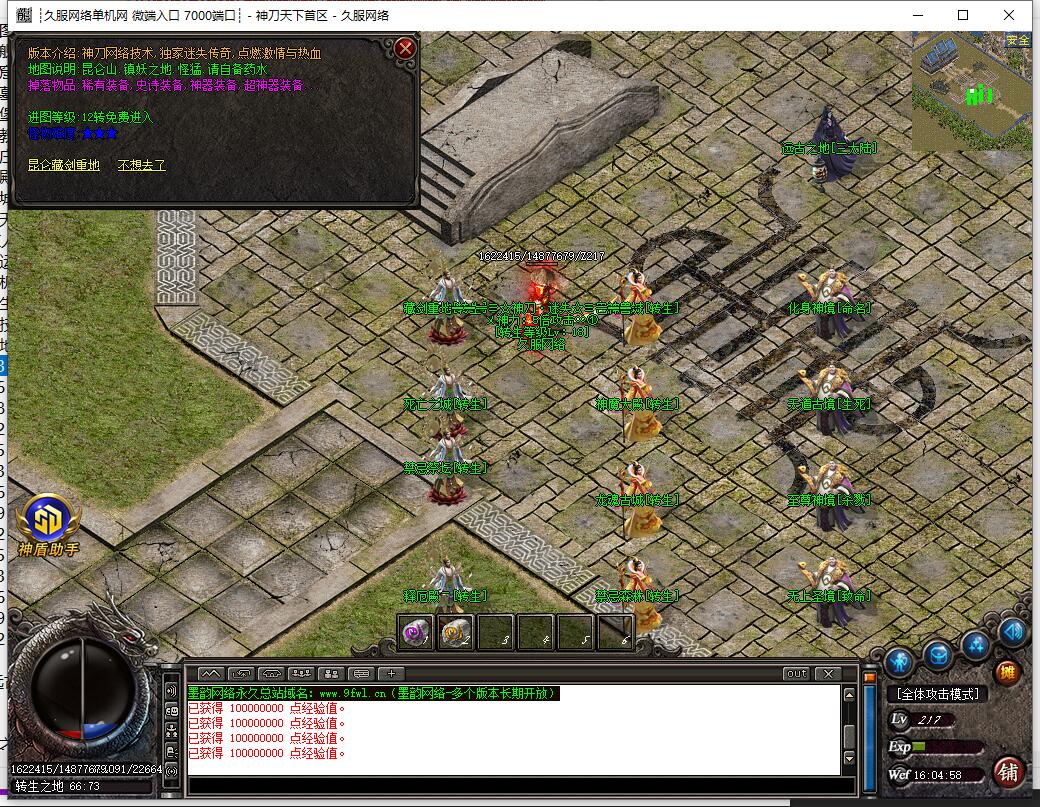This screenshot has width=1040, height=807.
Task: Choose the 昆仑藏剑重地 dialogue link
Action: point(63,165)
